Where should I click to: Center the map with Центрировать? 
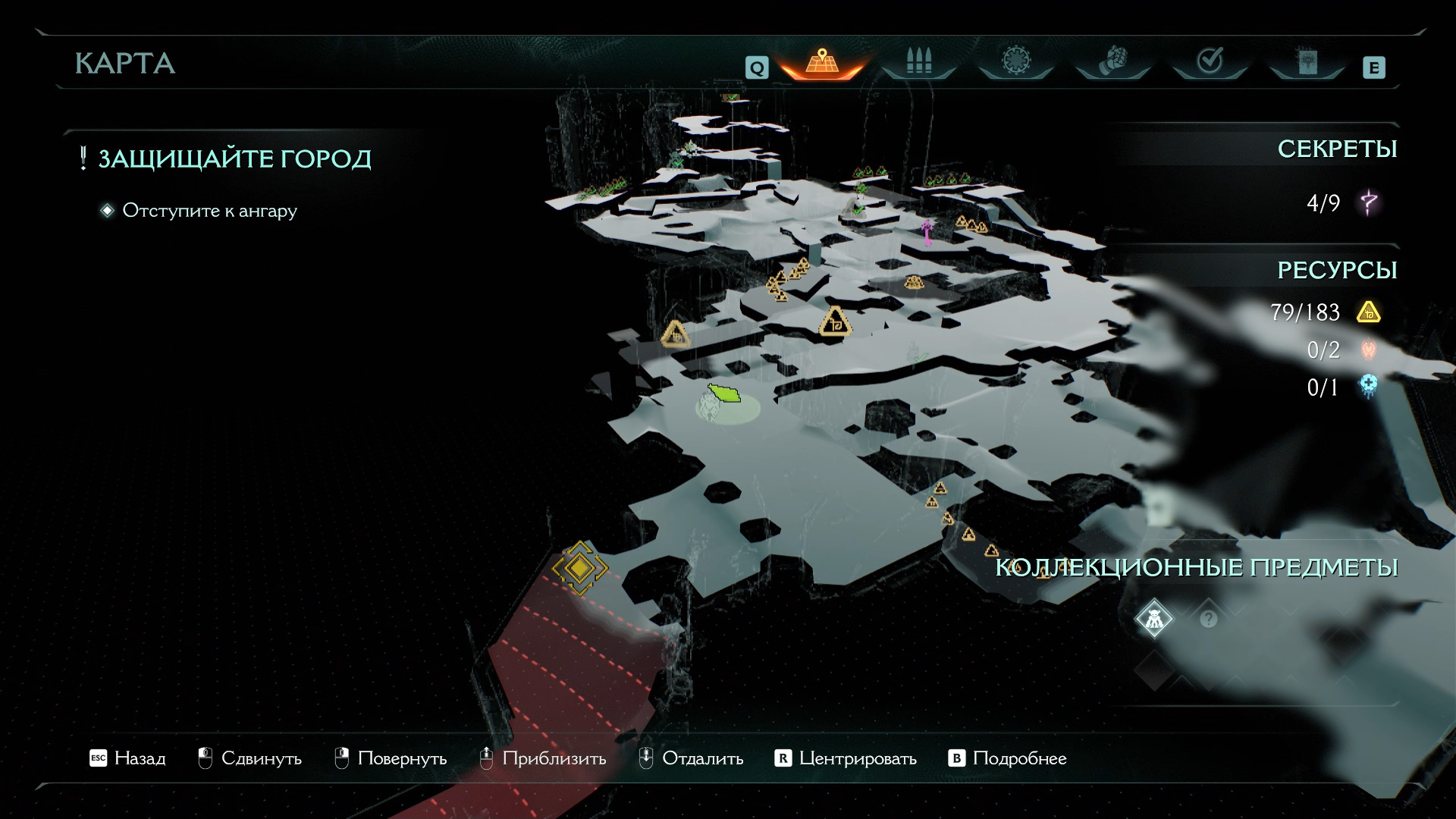(x=846, y=758)
